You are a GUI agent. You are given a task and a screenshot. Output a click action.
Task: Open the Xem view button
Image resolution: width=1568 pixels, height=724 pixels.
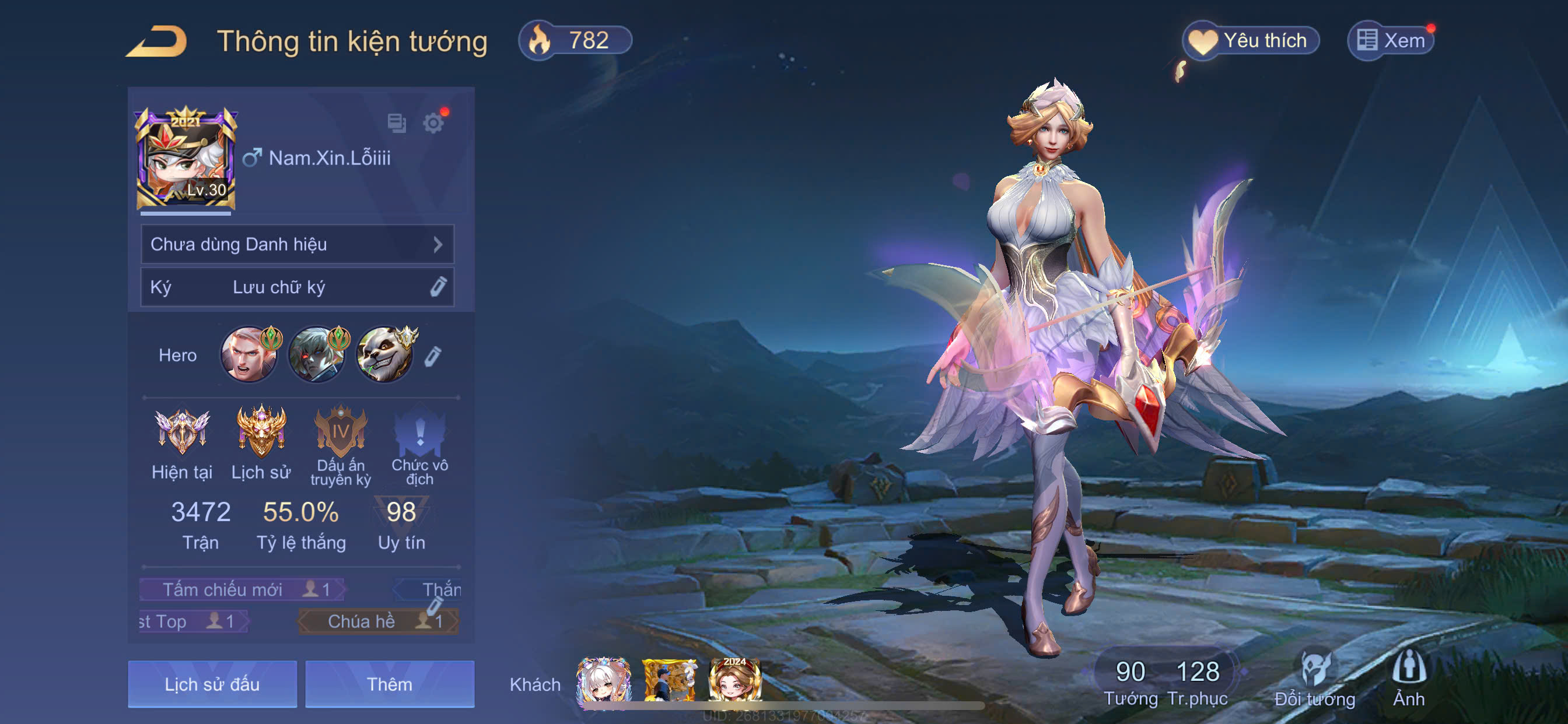(x=1391, y=41)
